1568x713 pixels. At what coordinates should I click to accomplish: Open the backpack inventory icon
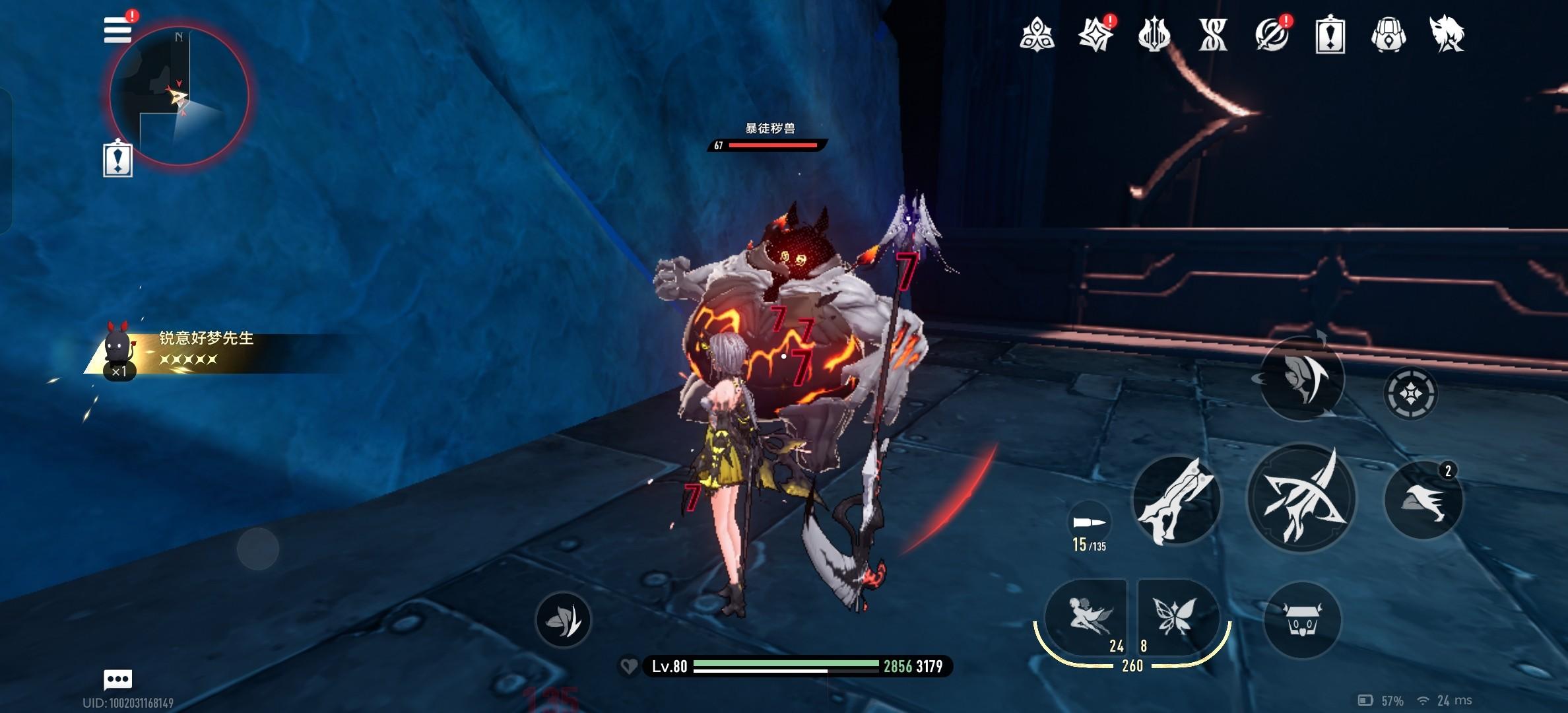[x=1388, y=34]
